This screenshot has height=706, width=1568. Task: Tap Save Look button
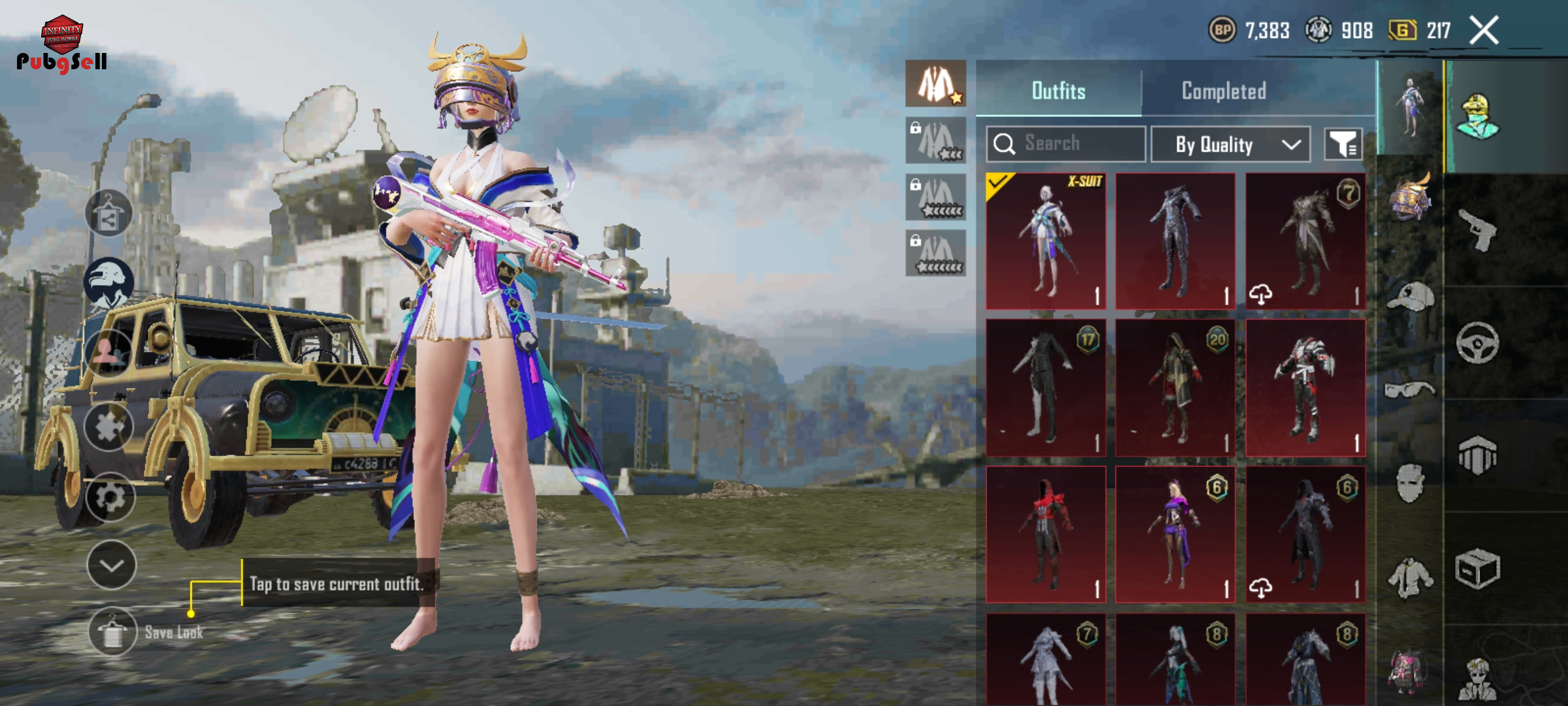pyautogui.click(x=112, y=632)
